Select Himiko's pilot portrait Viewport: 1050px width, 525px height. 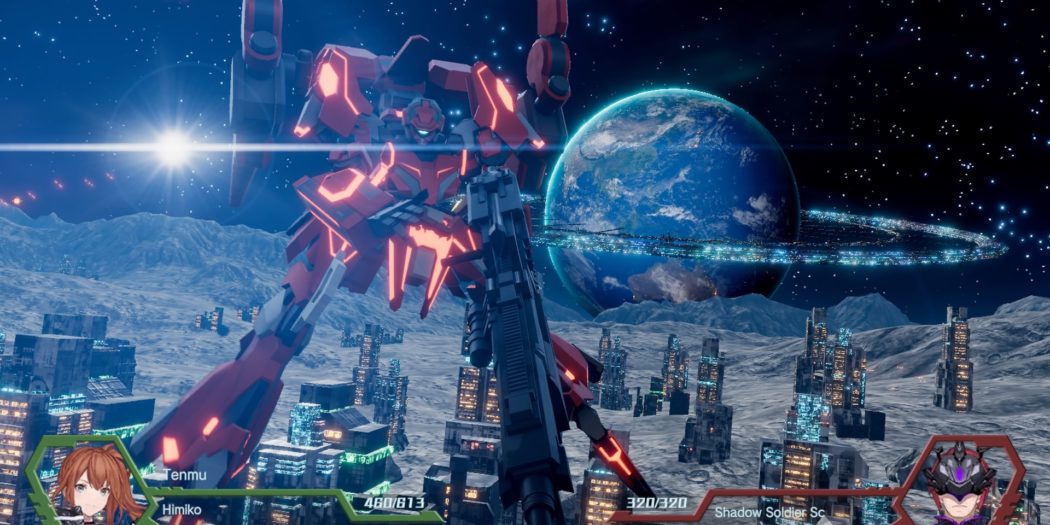(87, 484)
